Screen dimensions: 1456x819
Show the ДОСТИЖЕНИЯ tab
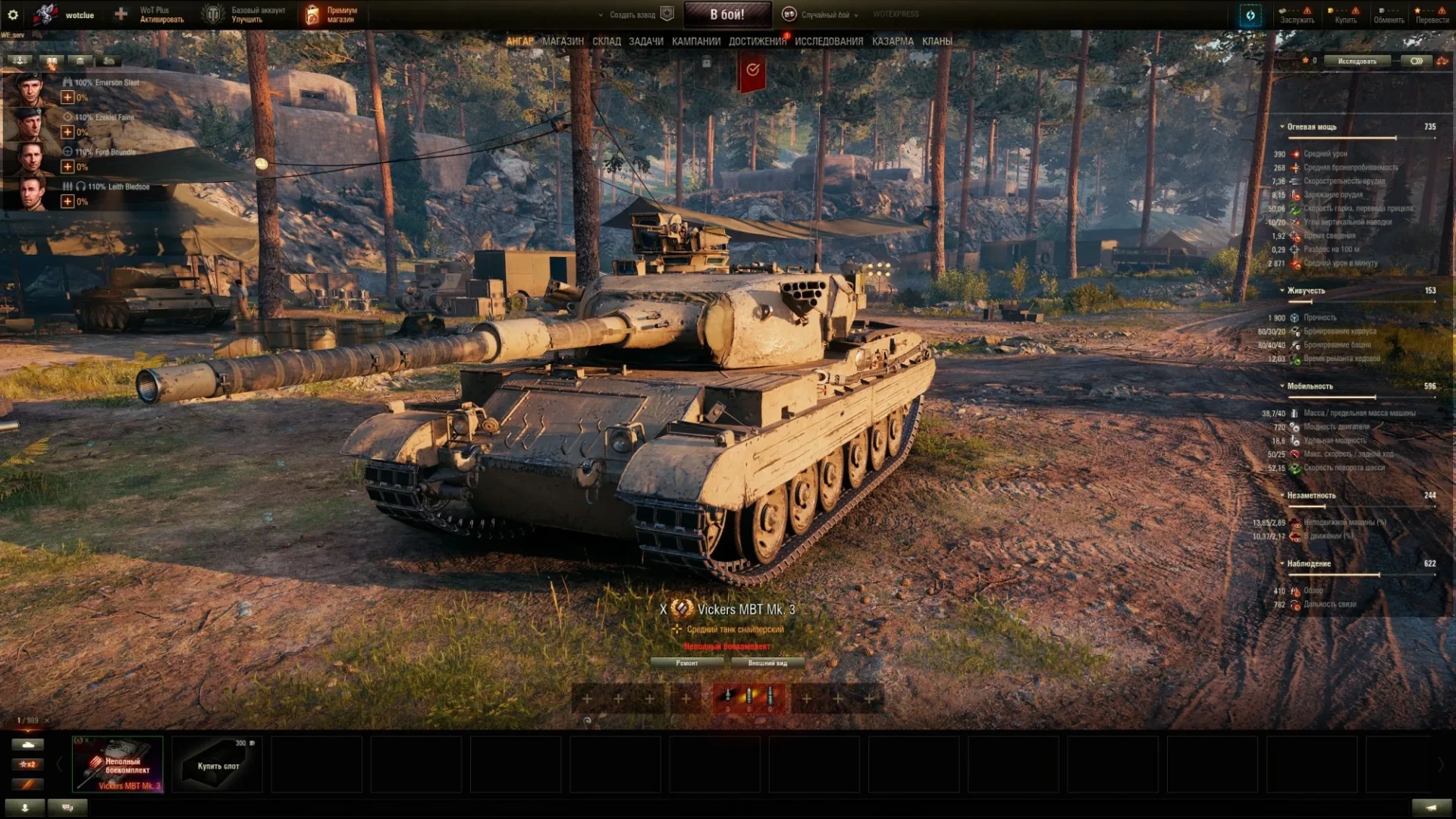pyautogui.click(x=757, y=42)
